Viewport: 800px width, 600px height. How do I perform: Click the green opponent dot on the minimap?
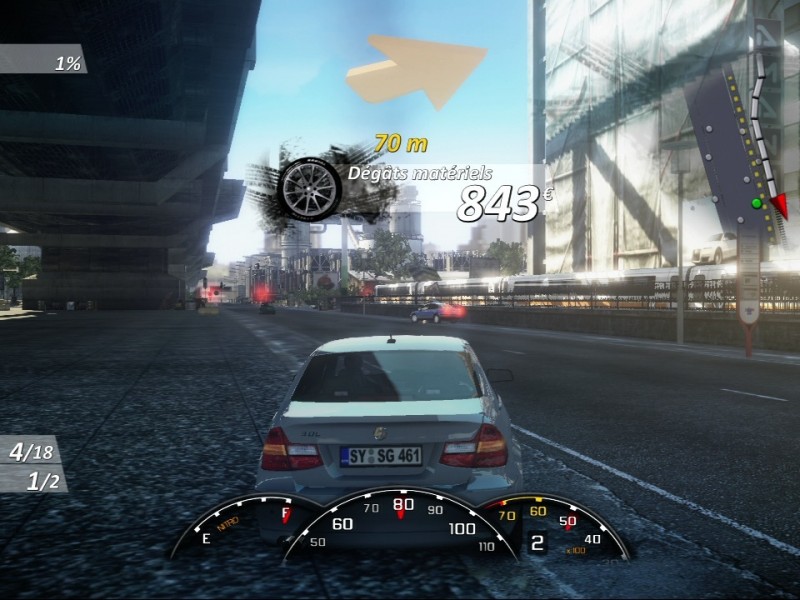(757, 204)
